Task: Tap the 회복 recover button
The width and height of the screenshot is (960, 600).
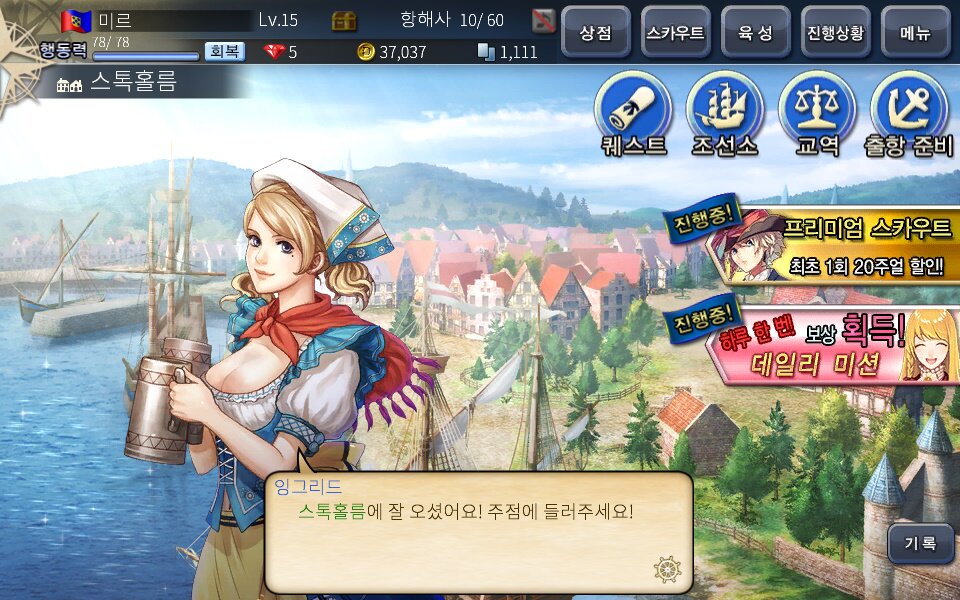Action: point(225,51)
